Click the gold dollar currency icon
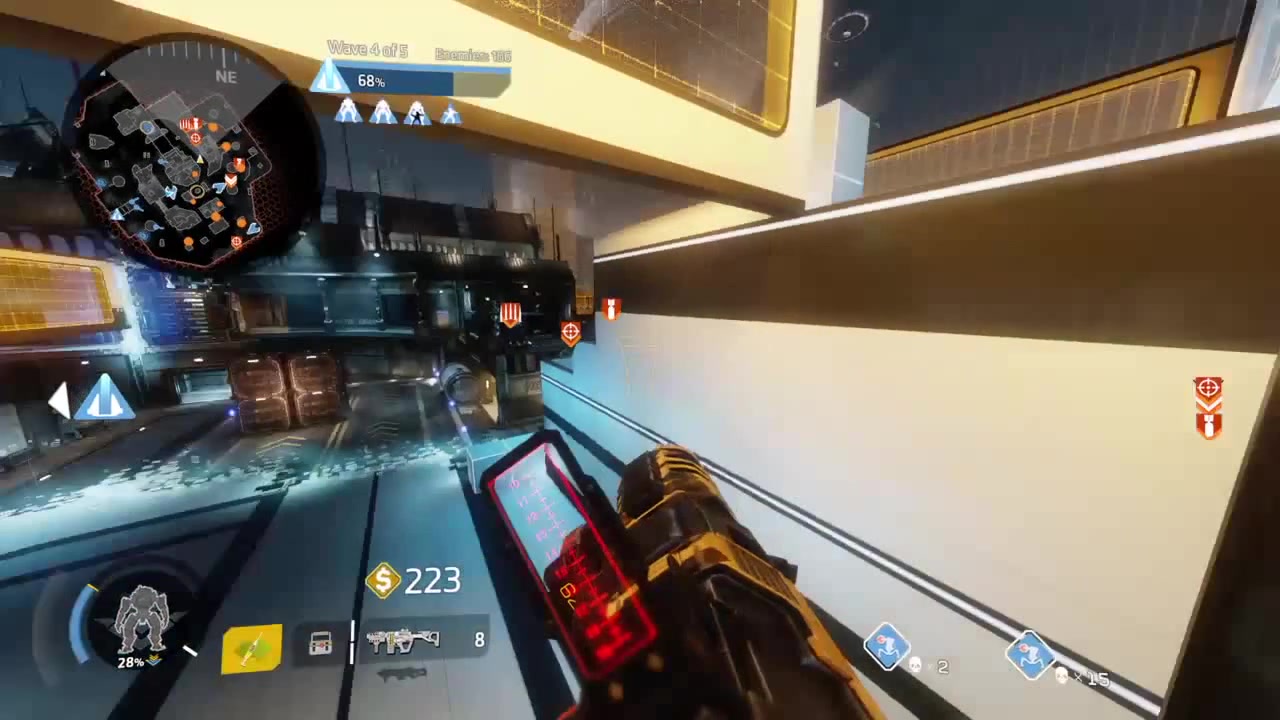The image size is (1280, 720). 383,580
